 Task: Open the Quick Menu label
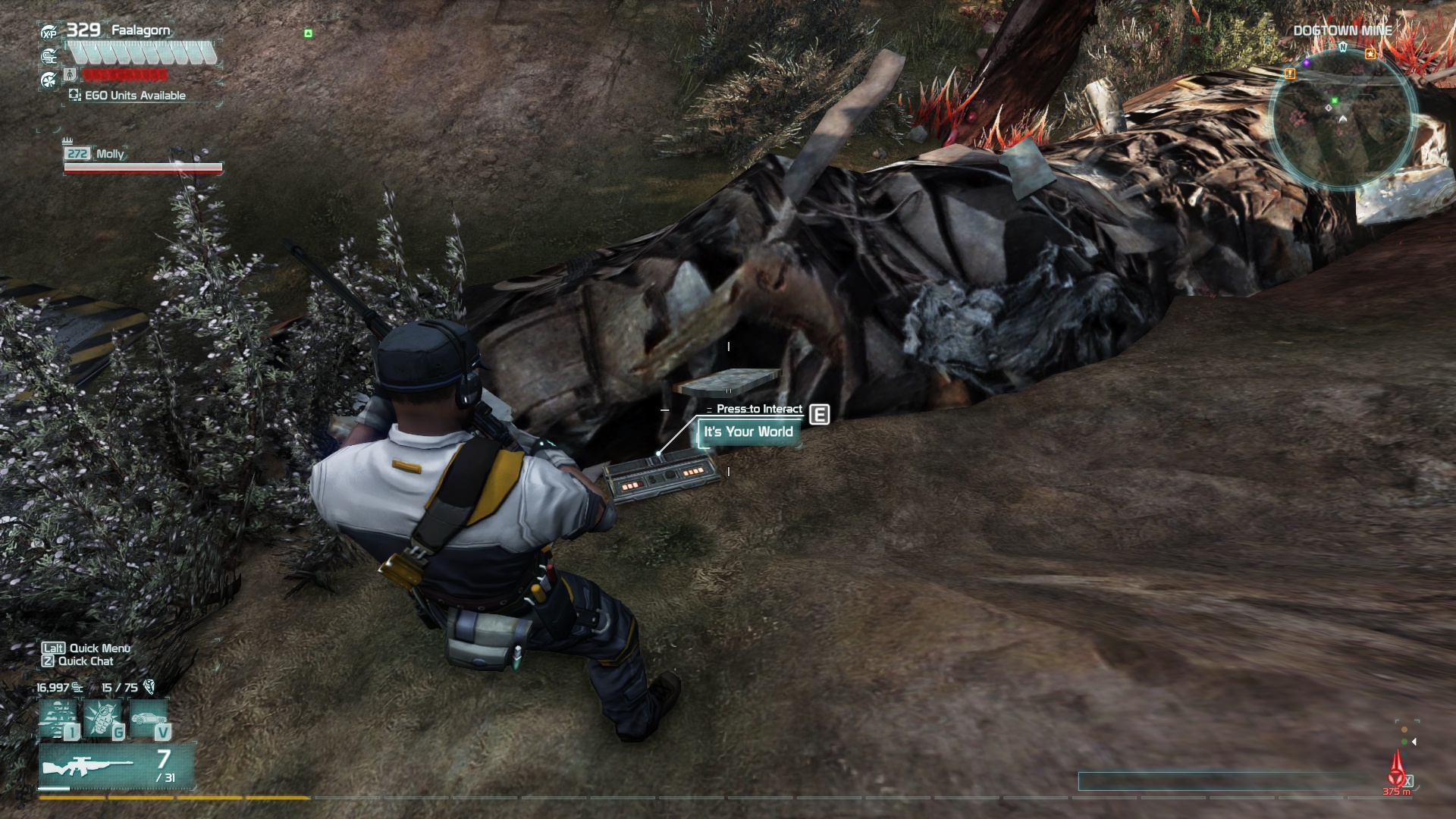85,648
